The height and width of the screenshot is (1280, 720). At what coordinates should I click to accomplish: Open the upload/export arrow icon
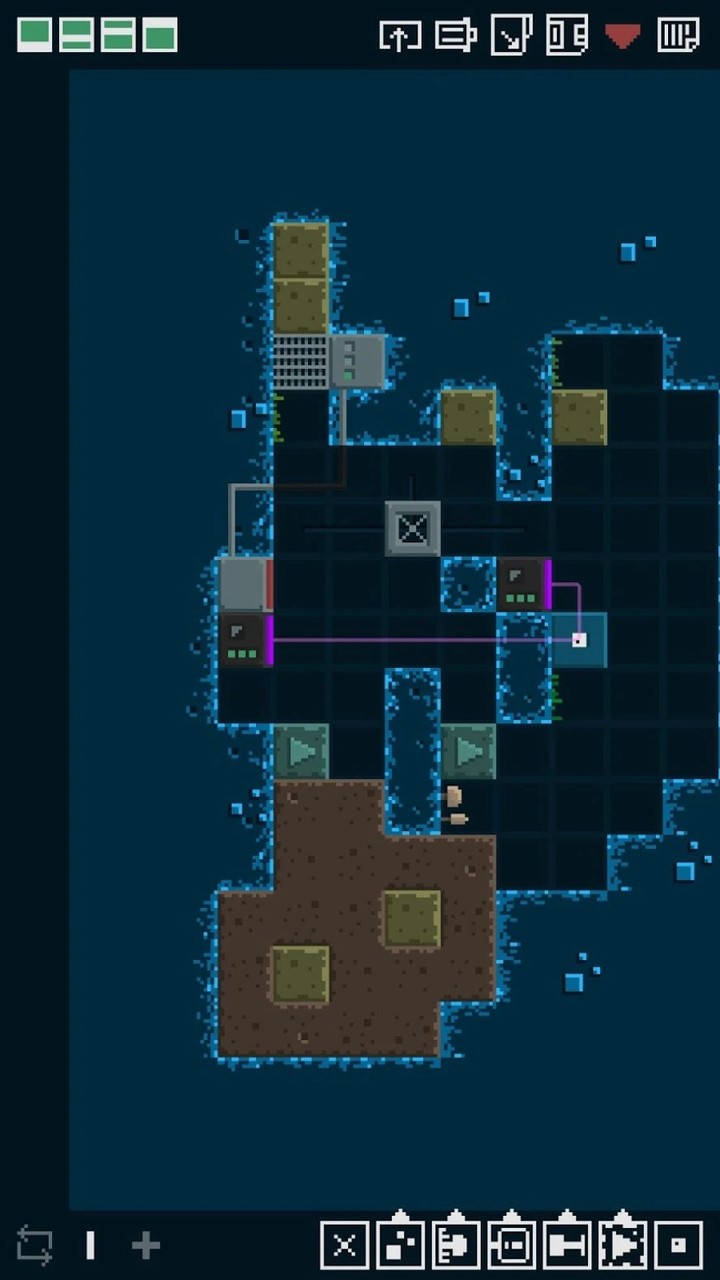click(400, 36)
